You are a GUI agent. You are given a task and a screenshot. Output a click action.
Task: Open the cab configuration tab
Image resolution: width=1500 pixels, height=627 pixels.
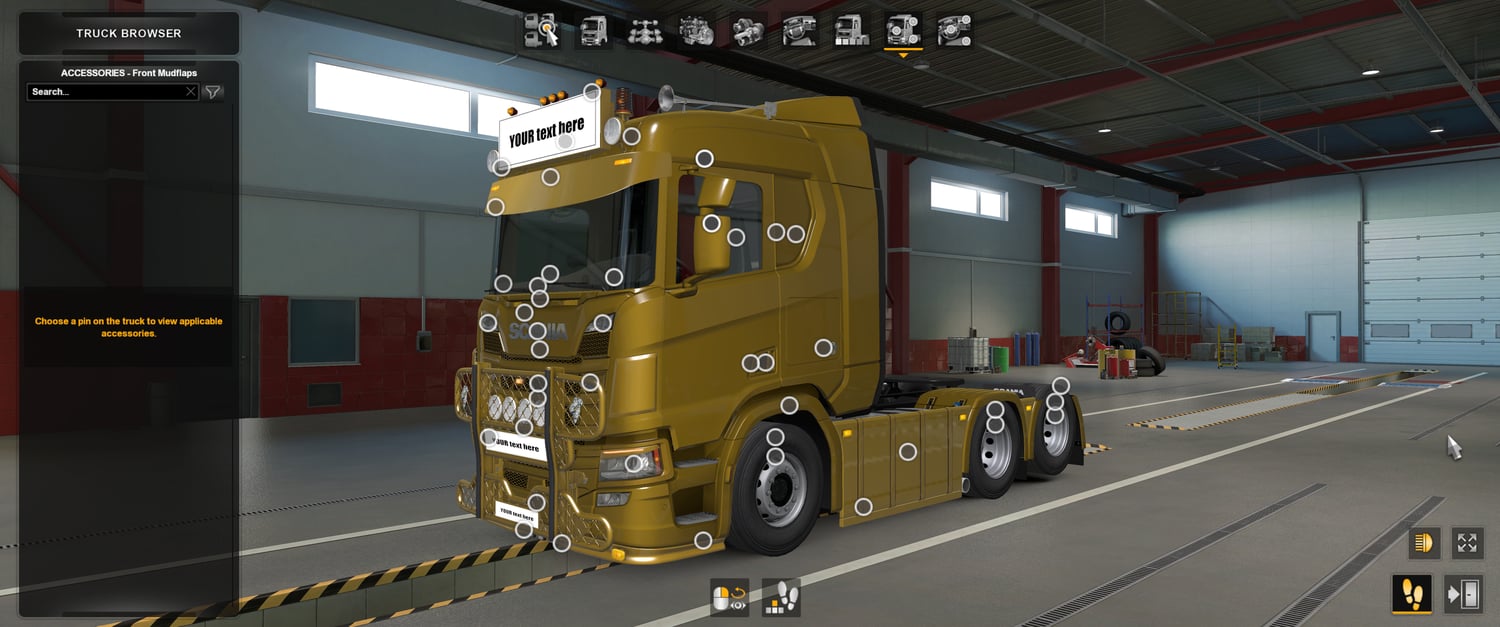click(x=593, y=31)
